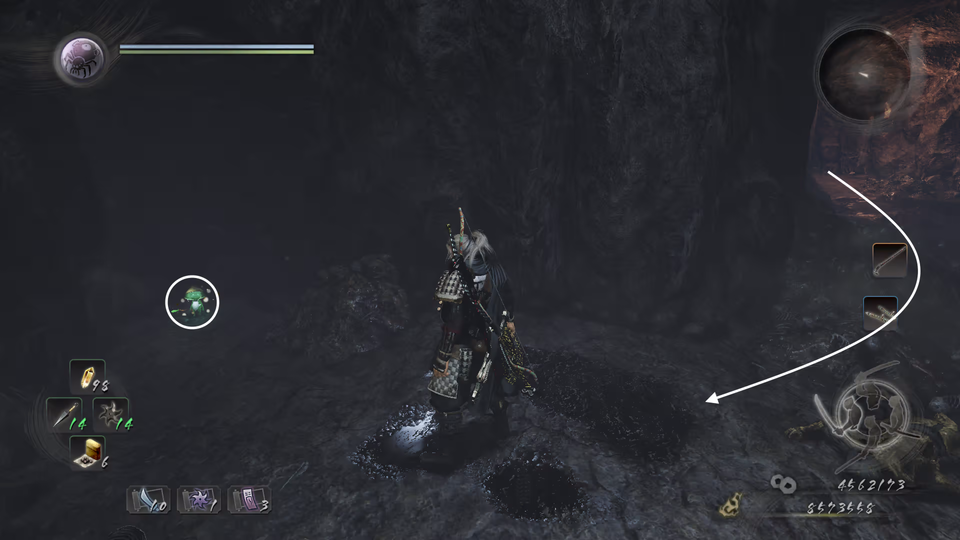Activate the blue blade scroll shortcut

click(146, 498)
